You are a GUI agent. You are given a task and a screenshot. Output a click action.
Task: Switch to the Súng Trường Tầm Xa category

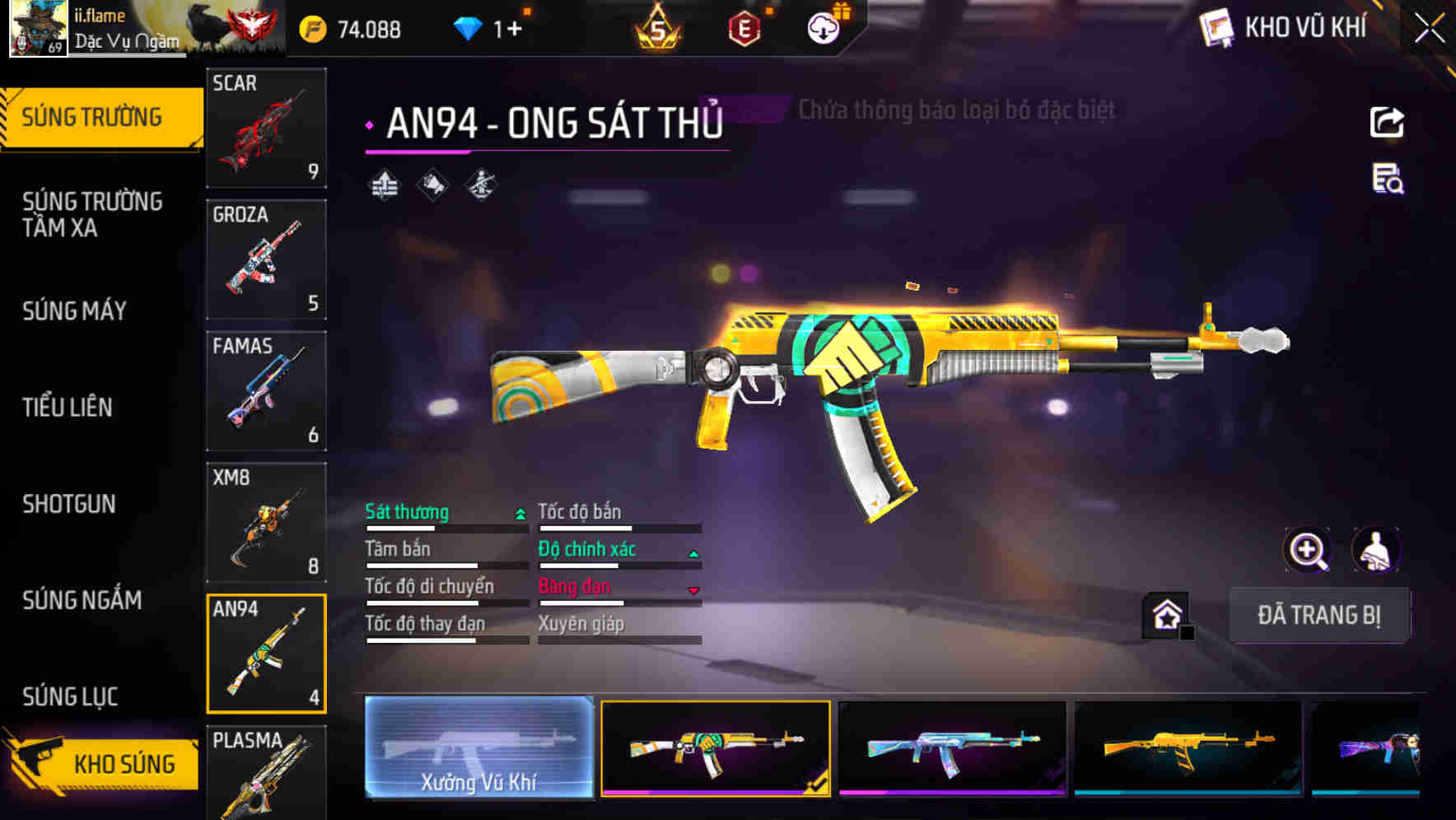(92, 214)
